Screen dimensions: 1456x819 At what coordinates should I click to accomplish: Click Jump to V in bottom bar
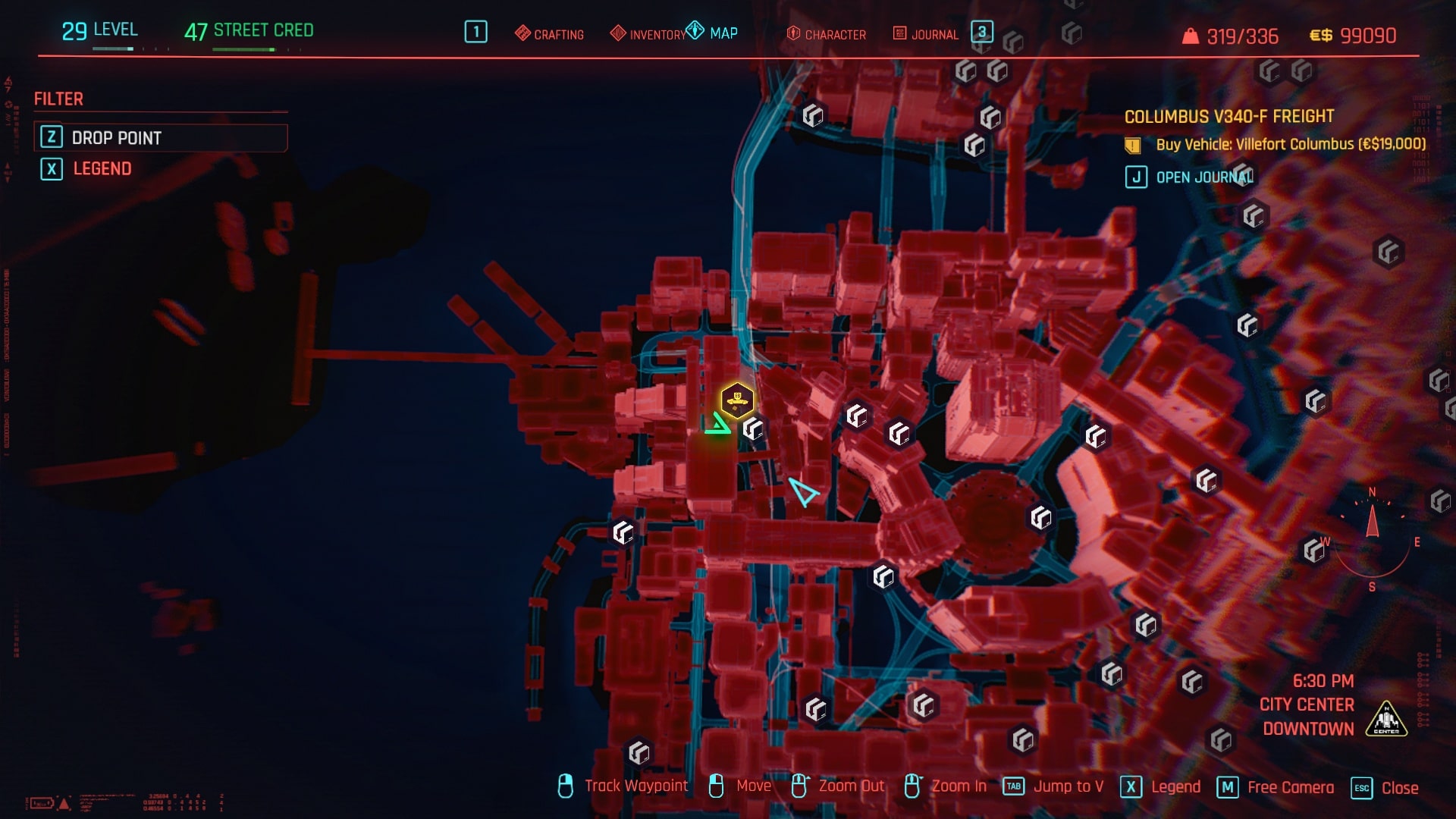(1054, 786)
